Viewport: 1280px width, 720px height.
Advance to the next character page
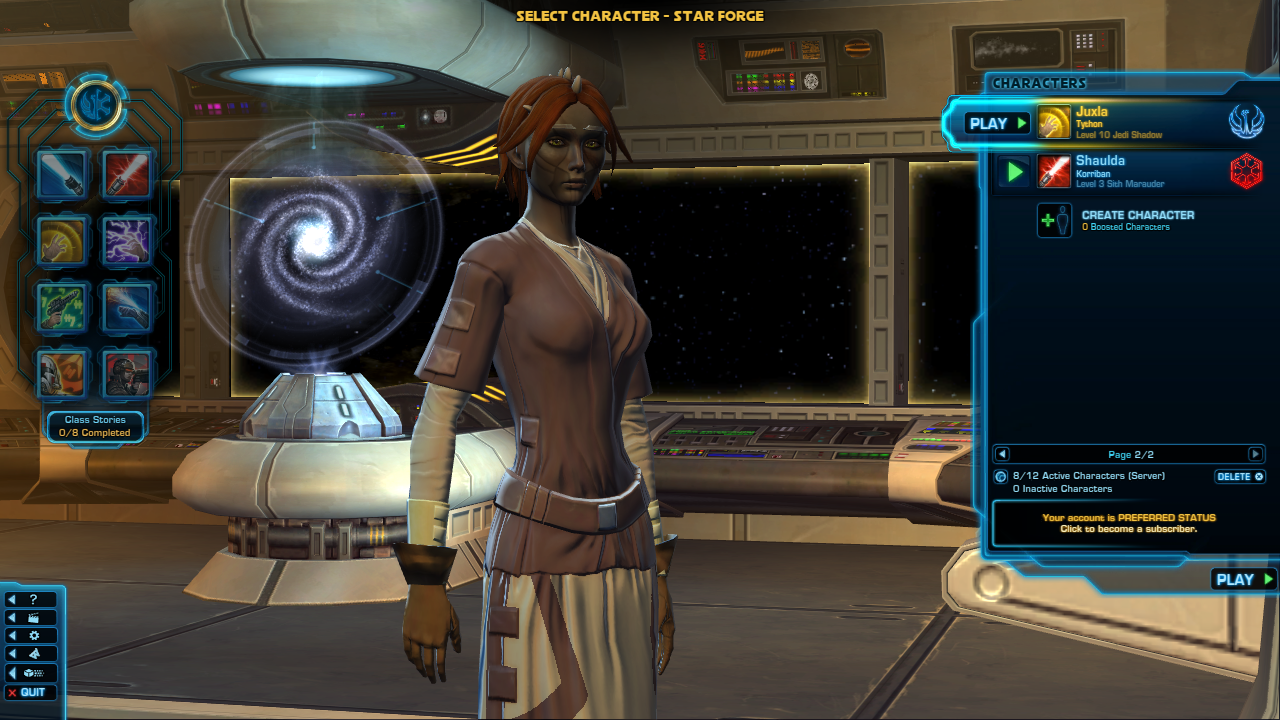click(1255, 454)
